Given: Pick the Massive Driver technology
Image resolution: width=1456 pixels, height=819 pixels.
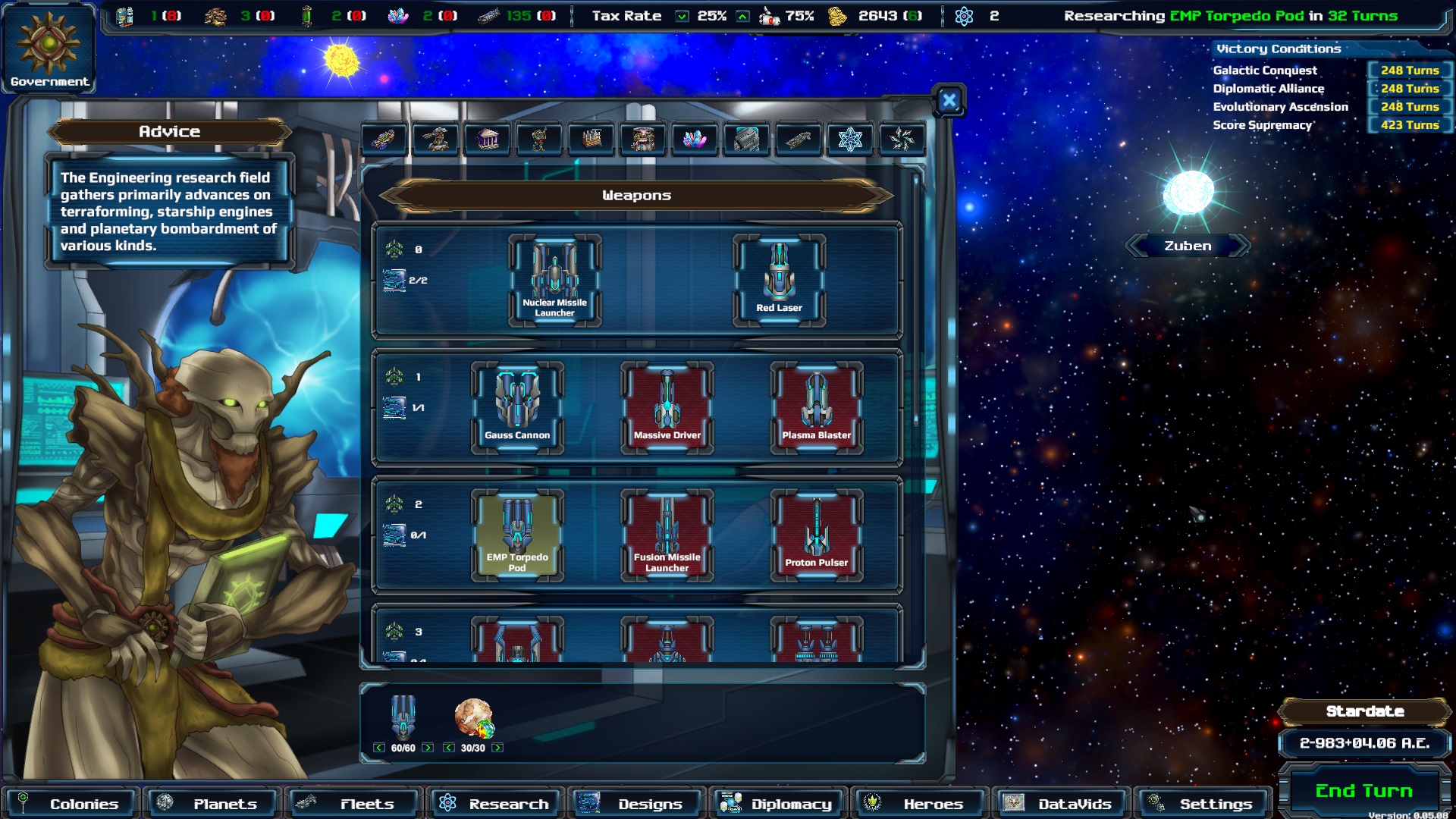Looking at the screenshot, I should [x=667, y=407].
